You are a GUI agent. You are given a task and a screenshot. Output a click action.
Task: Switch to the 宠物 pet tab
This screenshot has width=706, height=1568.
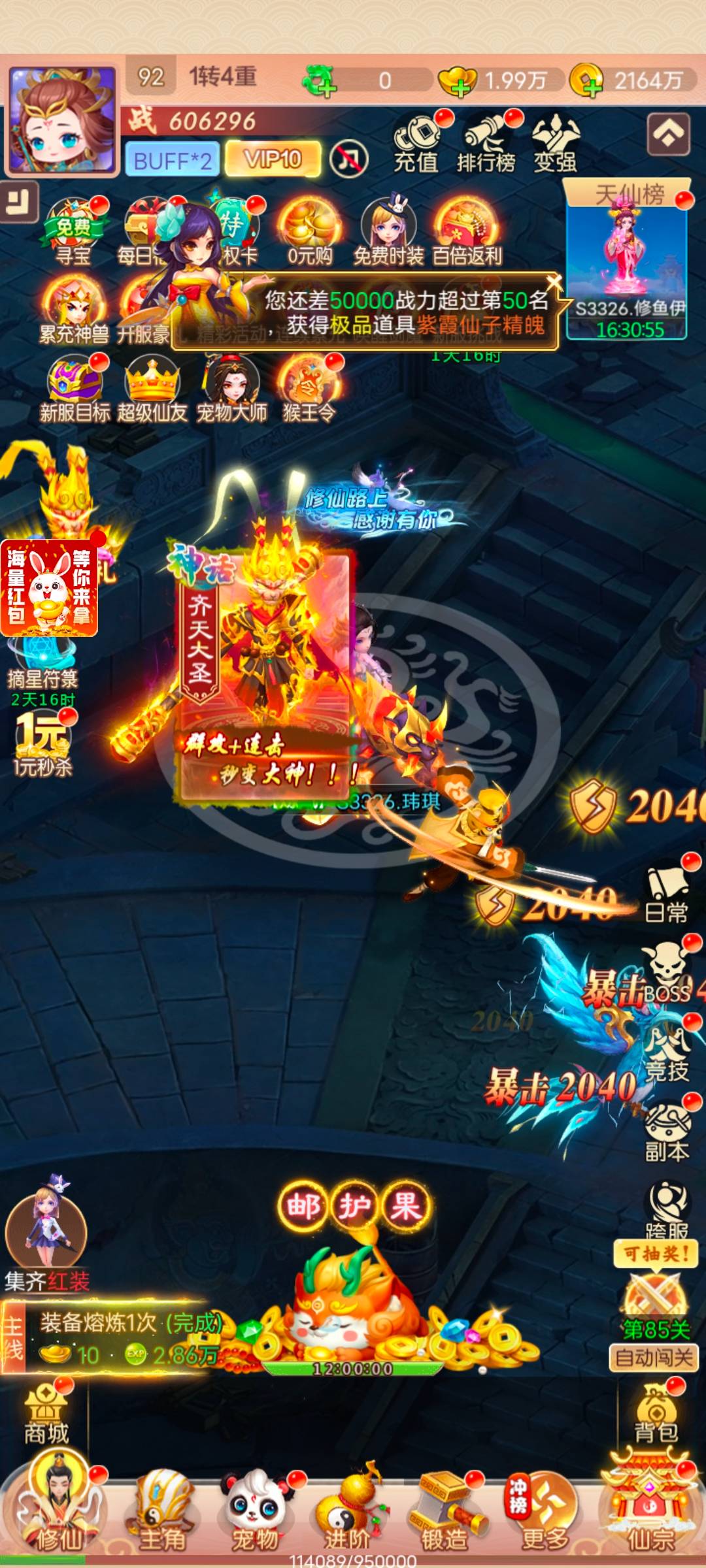coord(256,1512)
